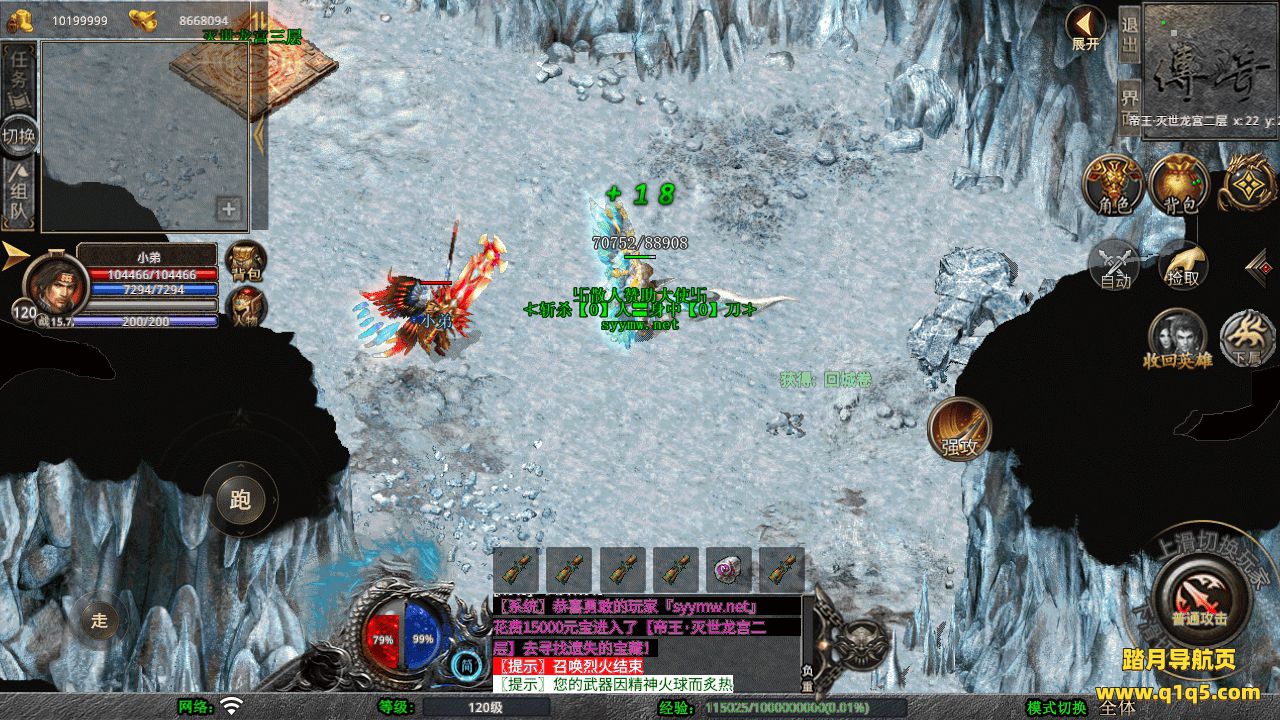Activate the 强攻 assault skill

coord(959,430)
